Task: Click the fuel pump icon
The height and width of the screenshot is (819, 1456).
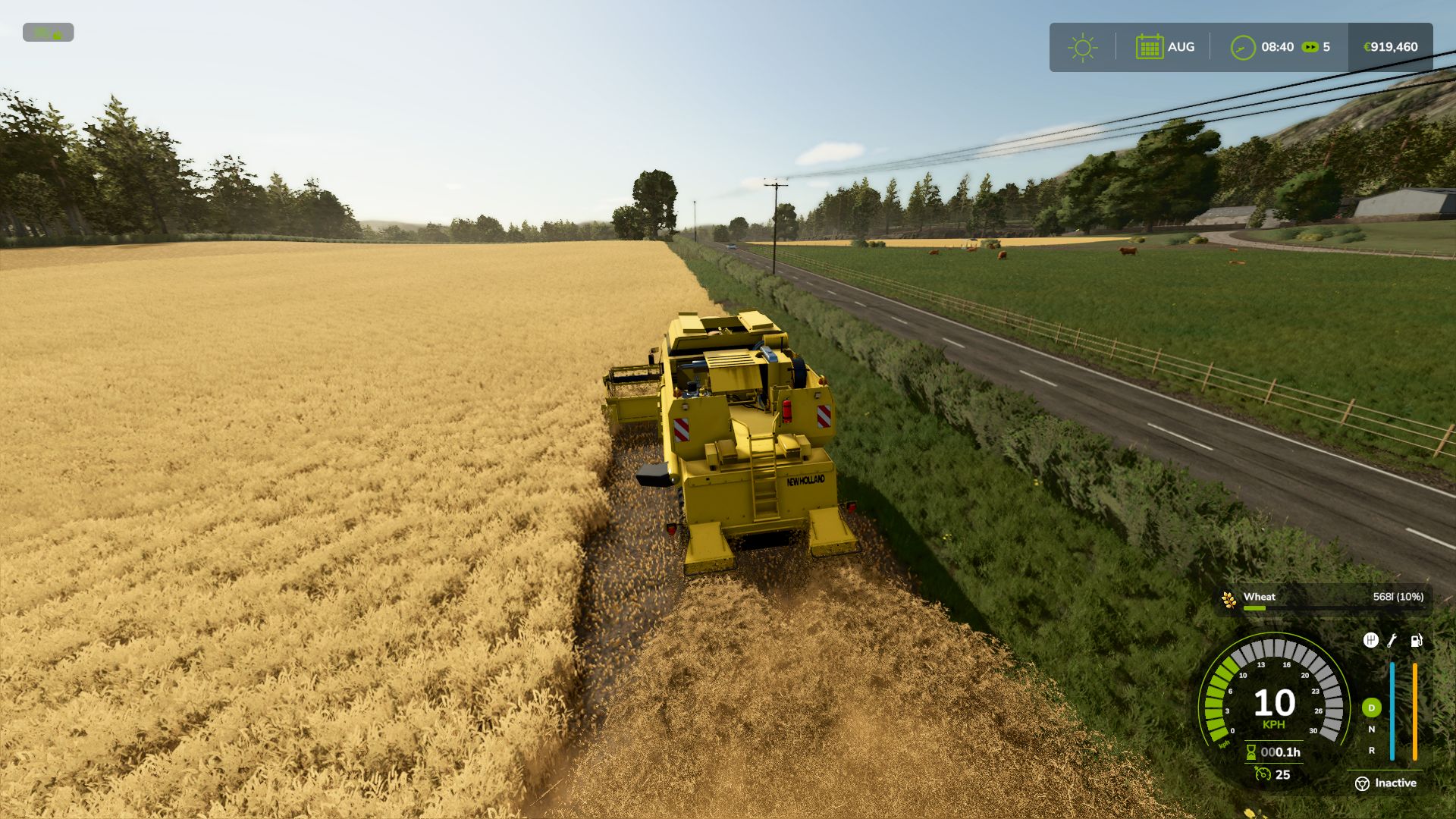Action: [x=1416, y=641]
